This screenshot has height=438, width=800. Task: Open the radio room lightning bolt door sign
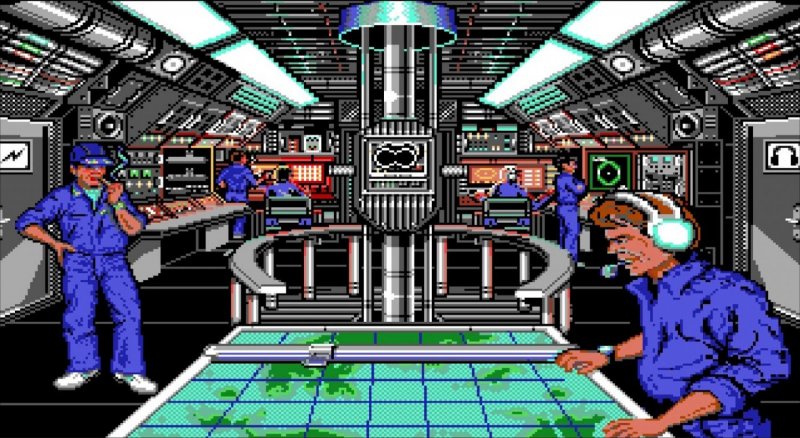point(14,156)
